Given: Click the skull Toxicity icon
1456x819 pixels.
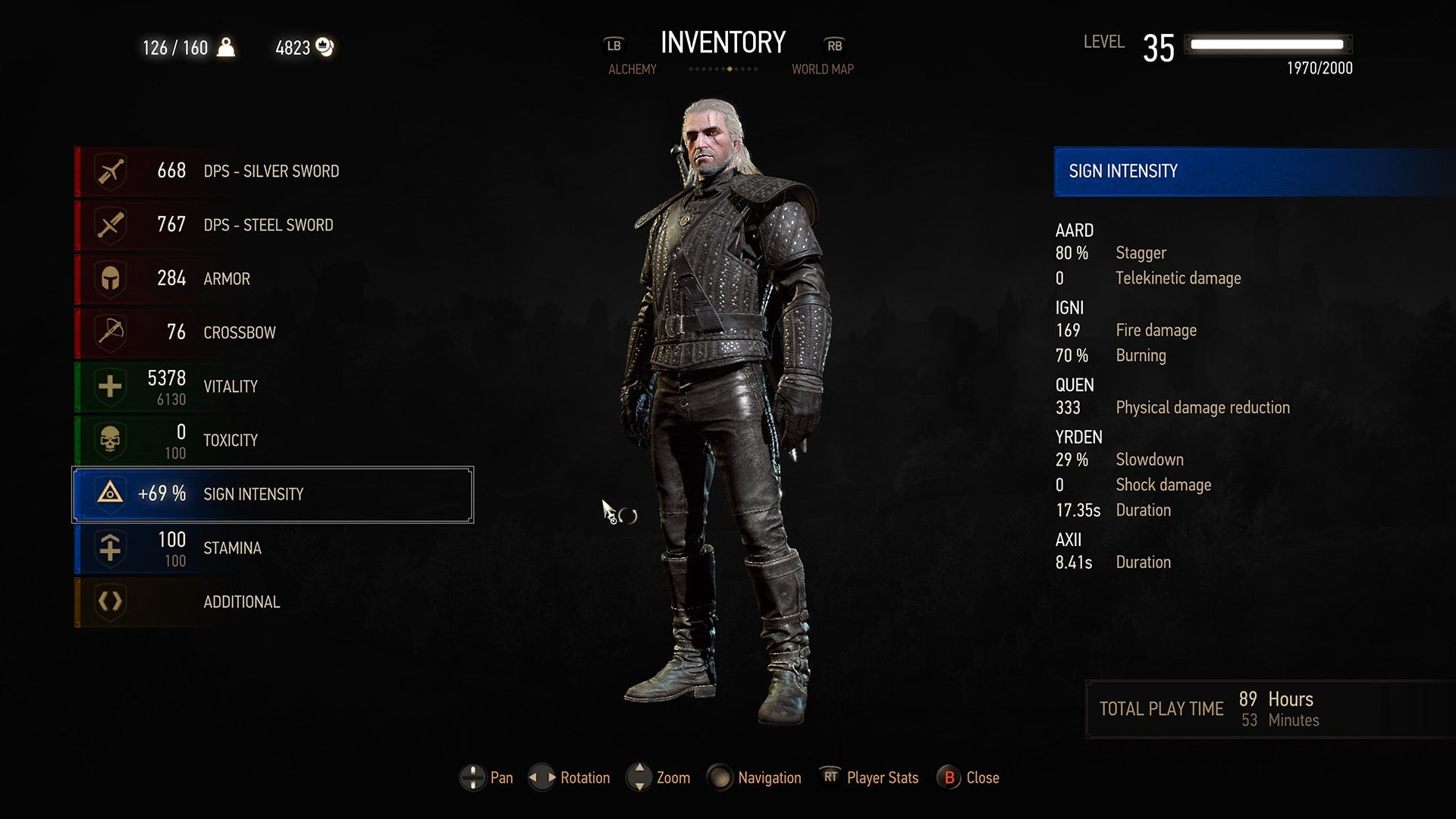Looking at the screenshot, I should pyautogui.click(x=108, y=440).
